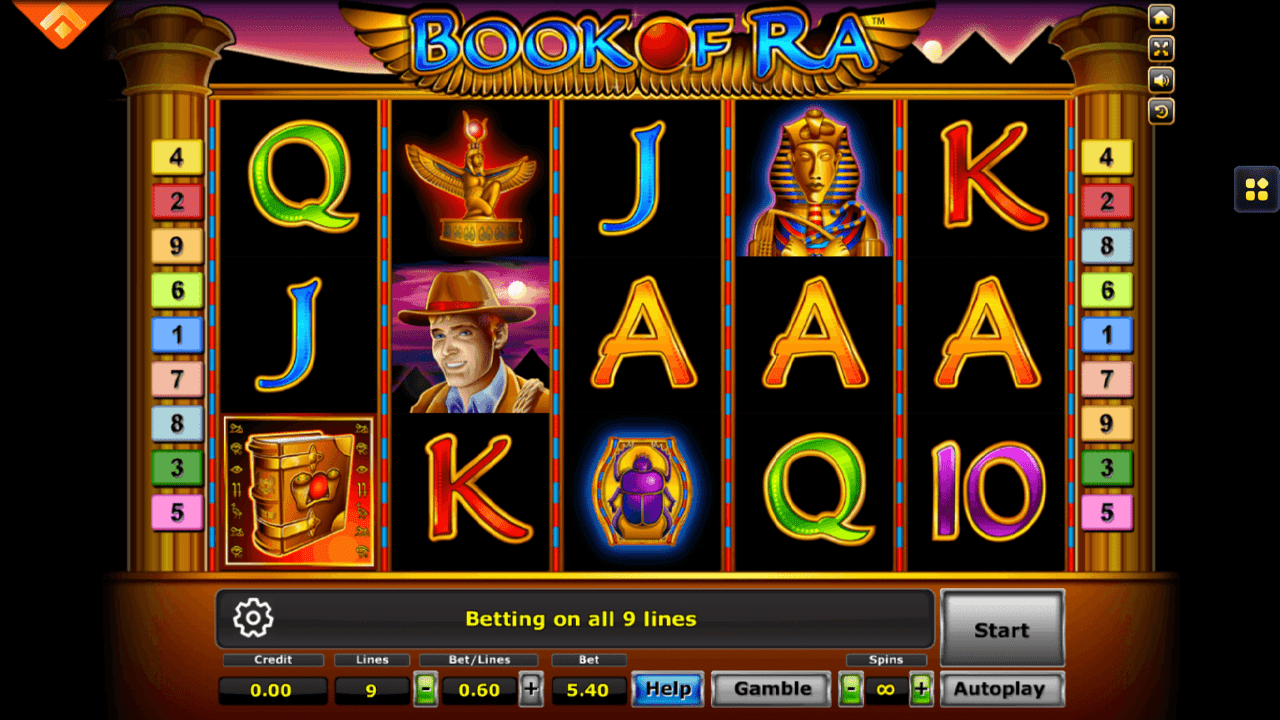1280x720 pixels.
Task: Select the infinity symbol for unlimited spins
Action: click(x=886, y=689)
